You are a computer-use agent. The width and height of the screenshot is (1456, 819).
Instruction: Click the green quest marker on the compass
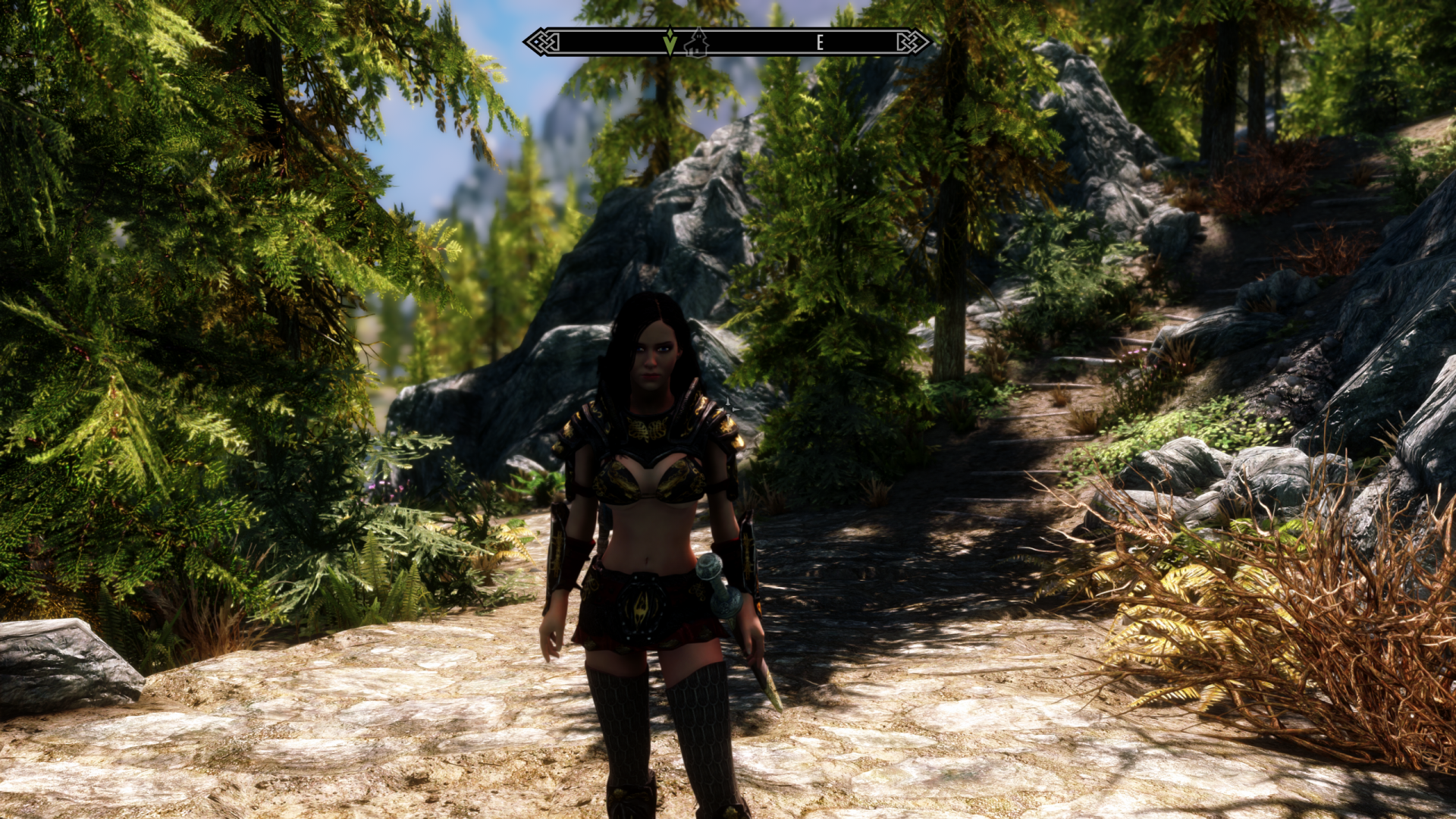click(x=670, y=42)
